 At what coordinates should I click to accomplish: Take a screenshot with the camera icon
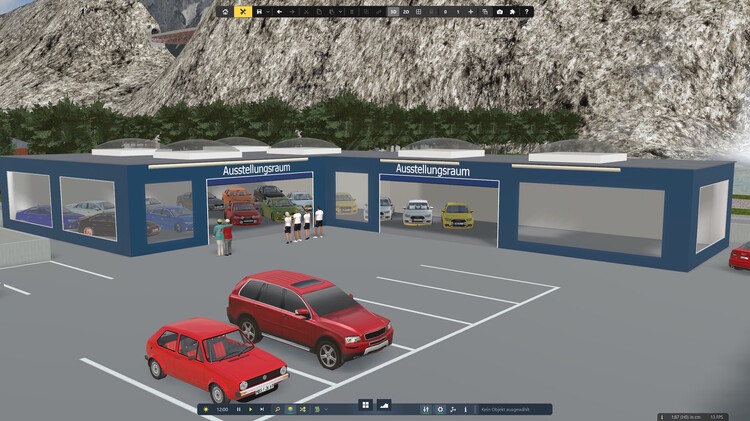pyautogui.click(x=499, y=11)
